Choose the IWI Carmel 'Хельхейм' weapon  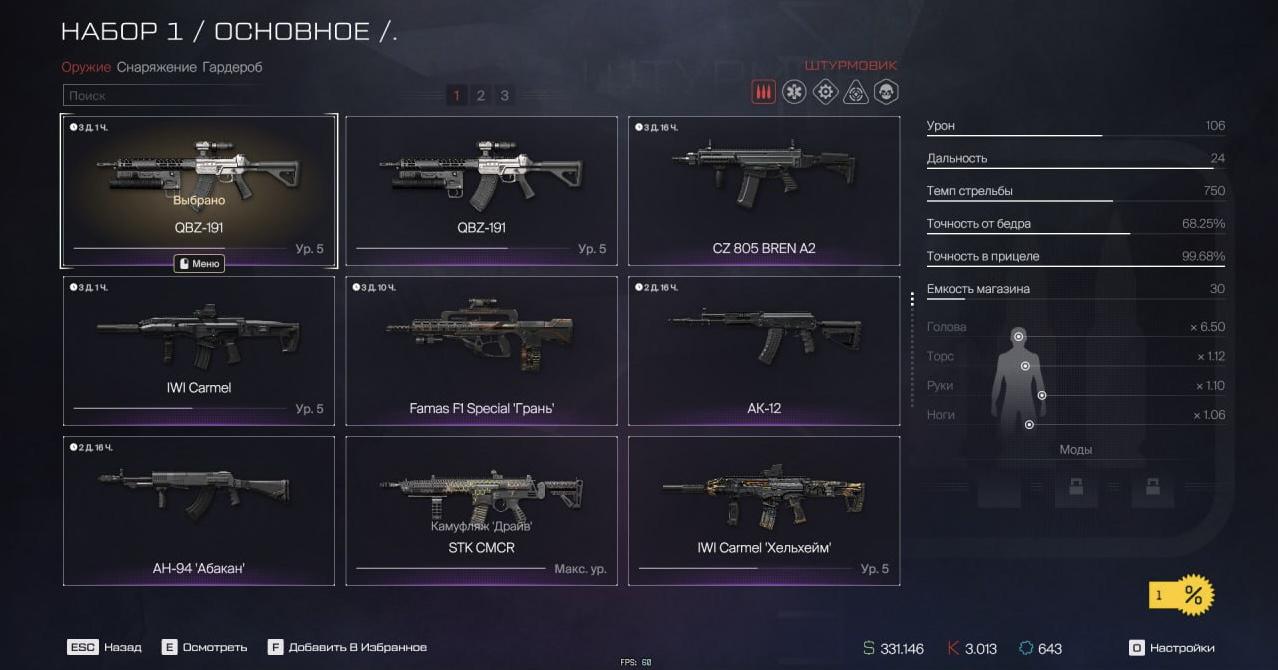click(x=764, y=510)
